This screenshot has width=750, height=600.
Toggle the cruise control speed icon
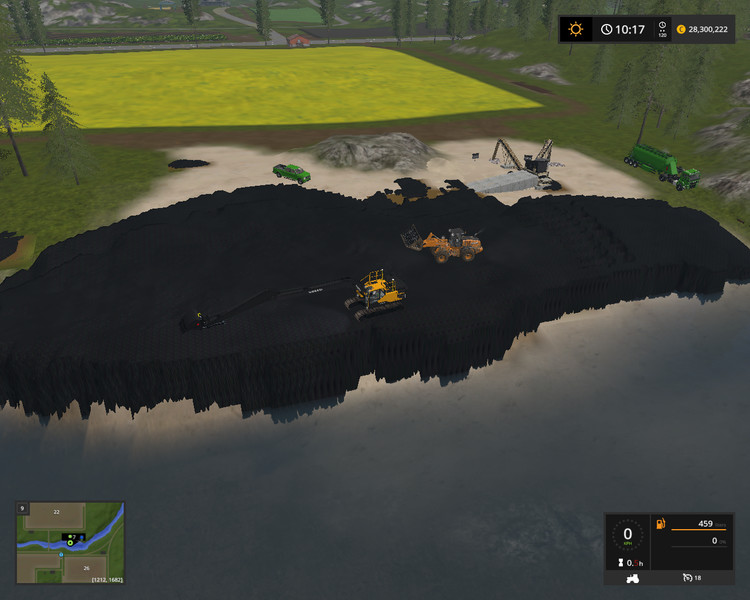point(689,578)
